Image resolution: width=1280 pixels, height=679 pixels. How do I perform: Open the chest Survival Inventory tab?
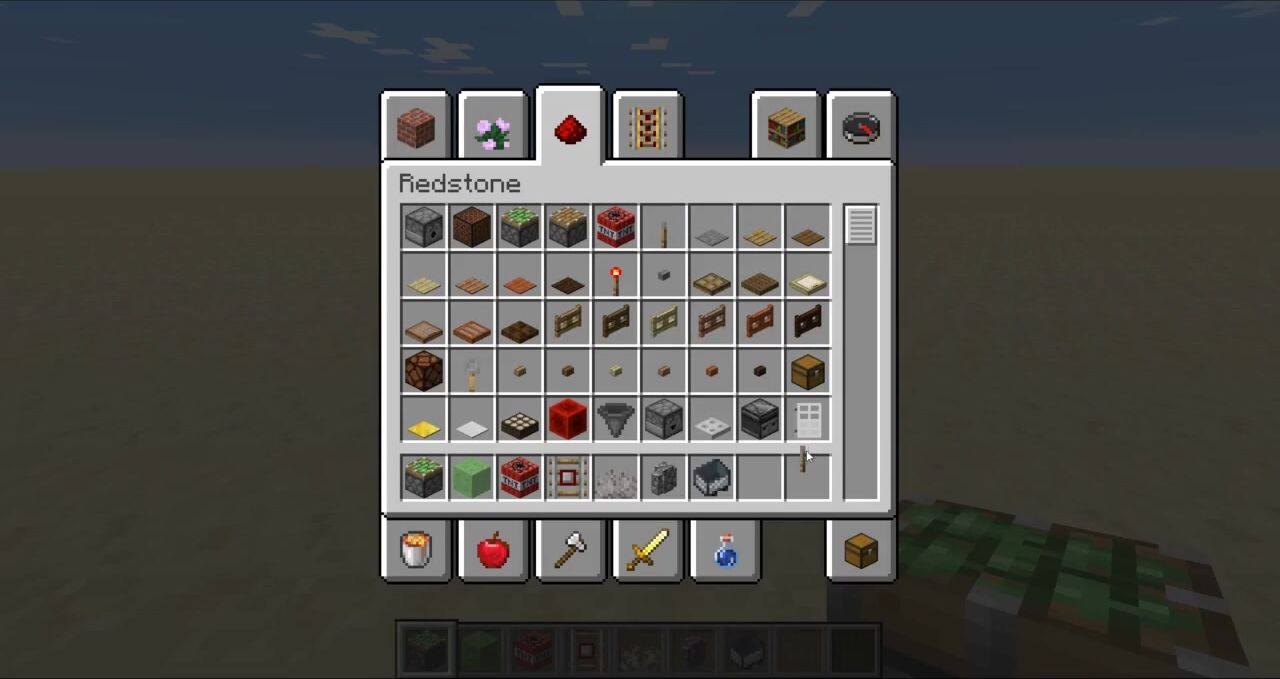click(861, 550)
